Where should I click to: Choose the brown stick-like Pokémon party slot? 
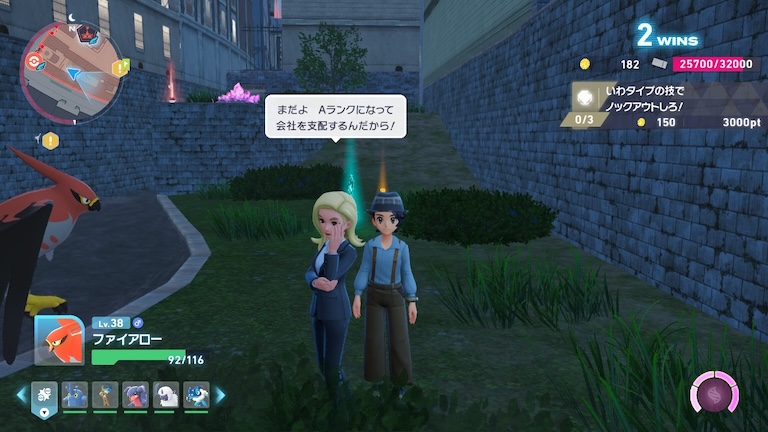(x=105, y=395)
